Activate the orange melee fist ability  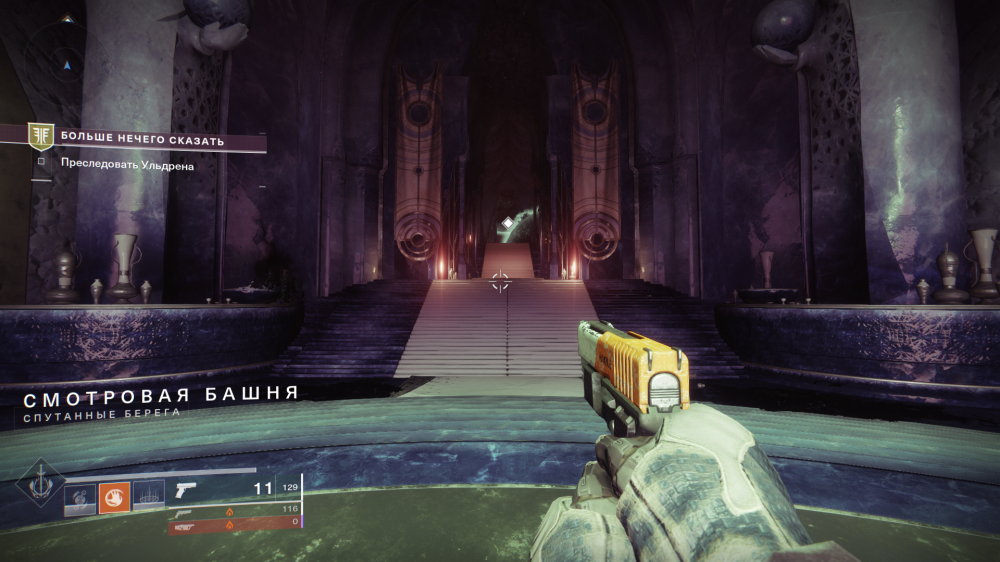113,496
